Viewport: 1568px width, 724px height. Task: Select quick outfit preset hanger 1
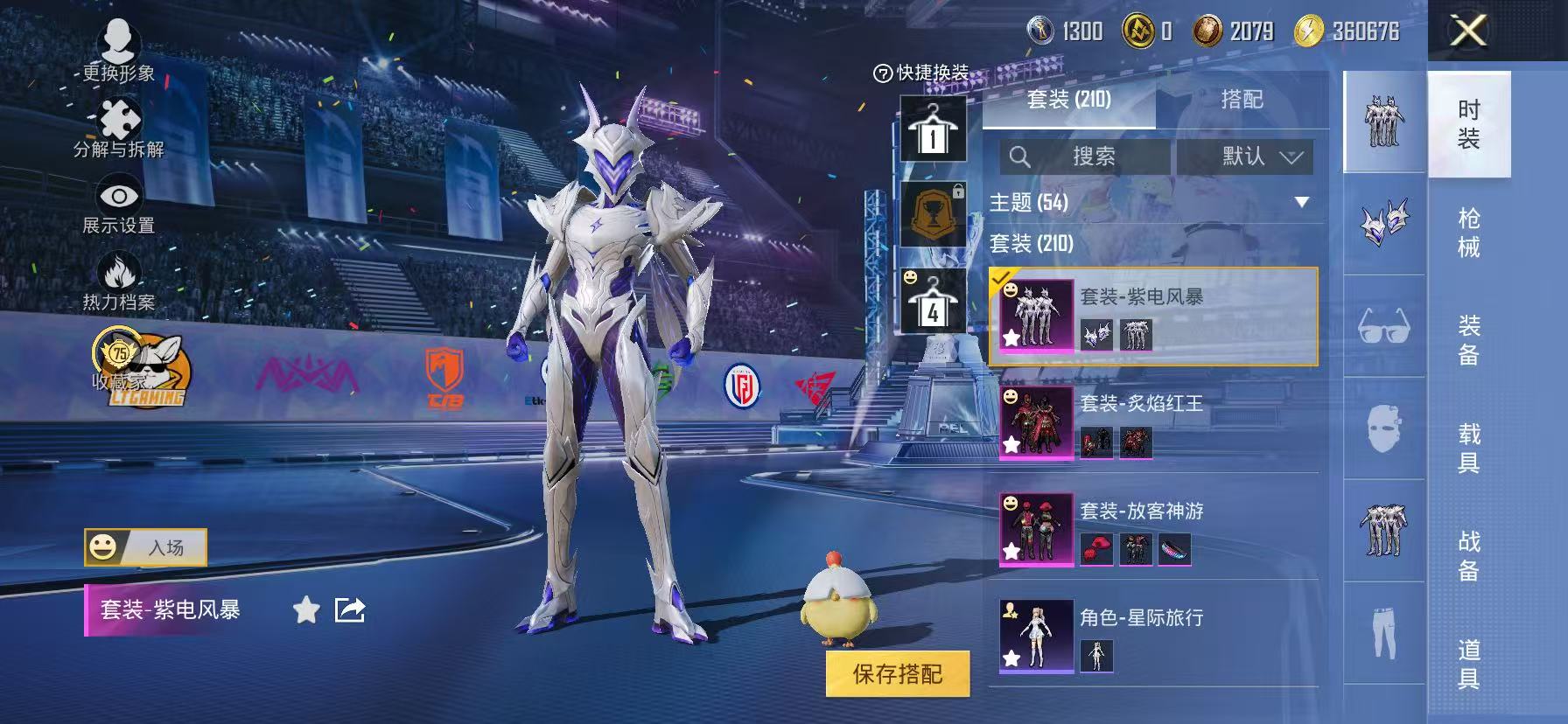coord(933,129)
